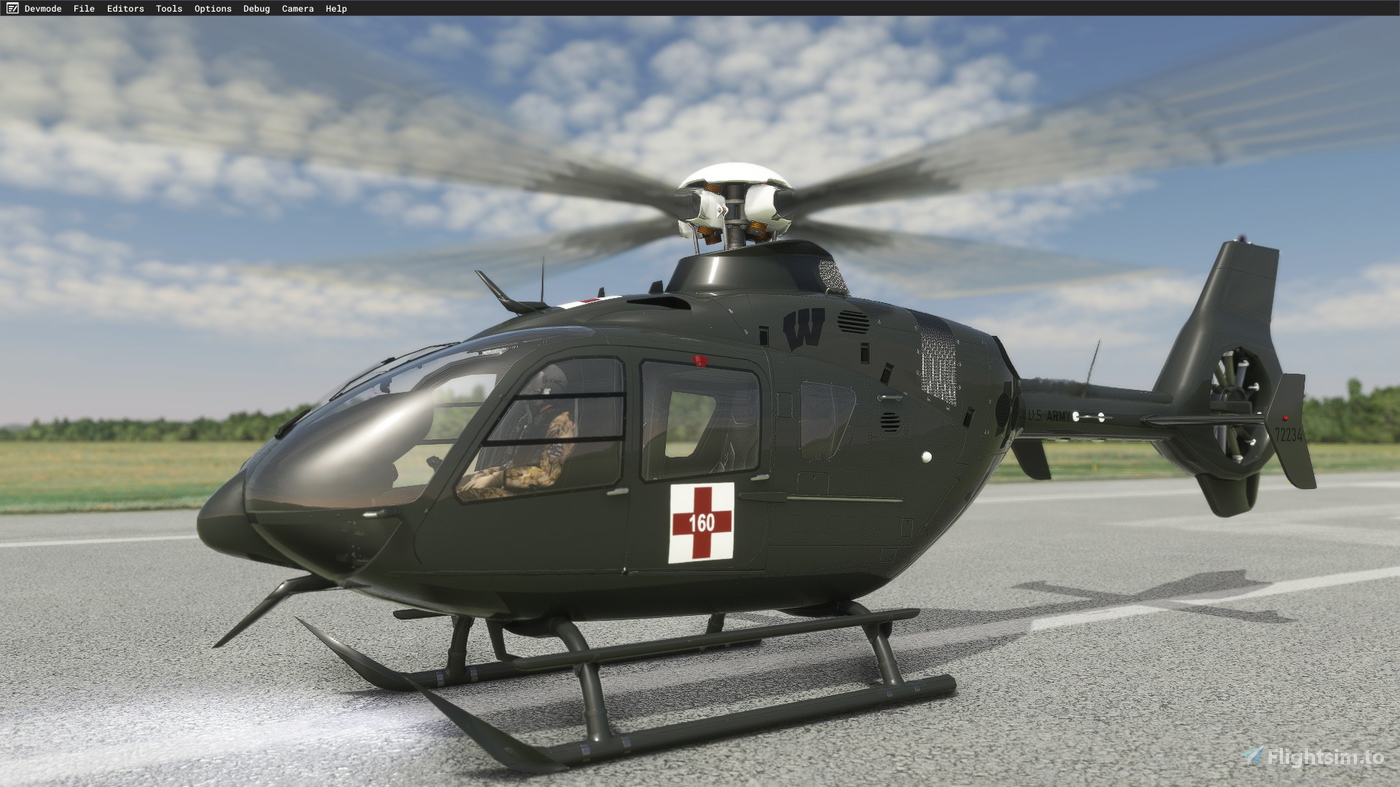1400x787 pixels.
Task: Access camera controls via the Camera menu
Action: 297,8
